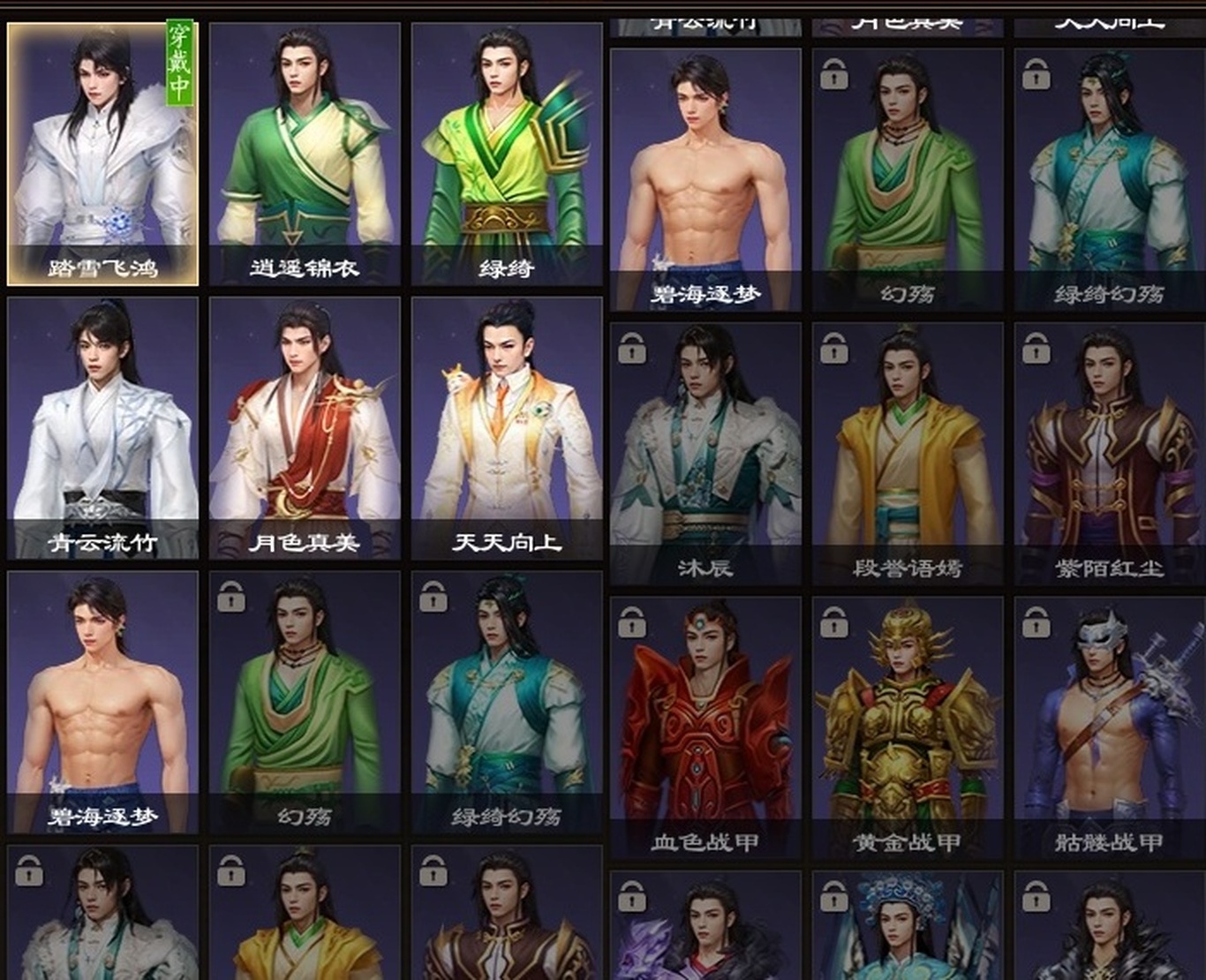
Task: Choose the 紫陌红尘 brown and purple outfit
Action: [1110, 454]
